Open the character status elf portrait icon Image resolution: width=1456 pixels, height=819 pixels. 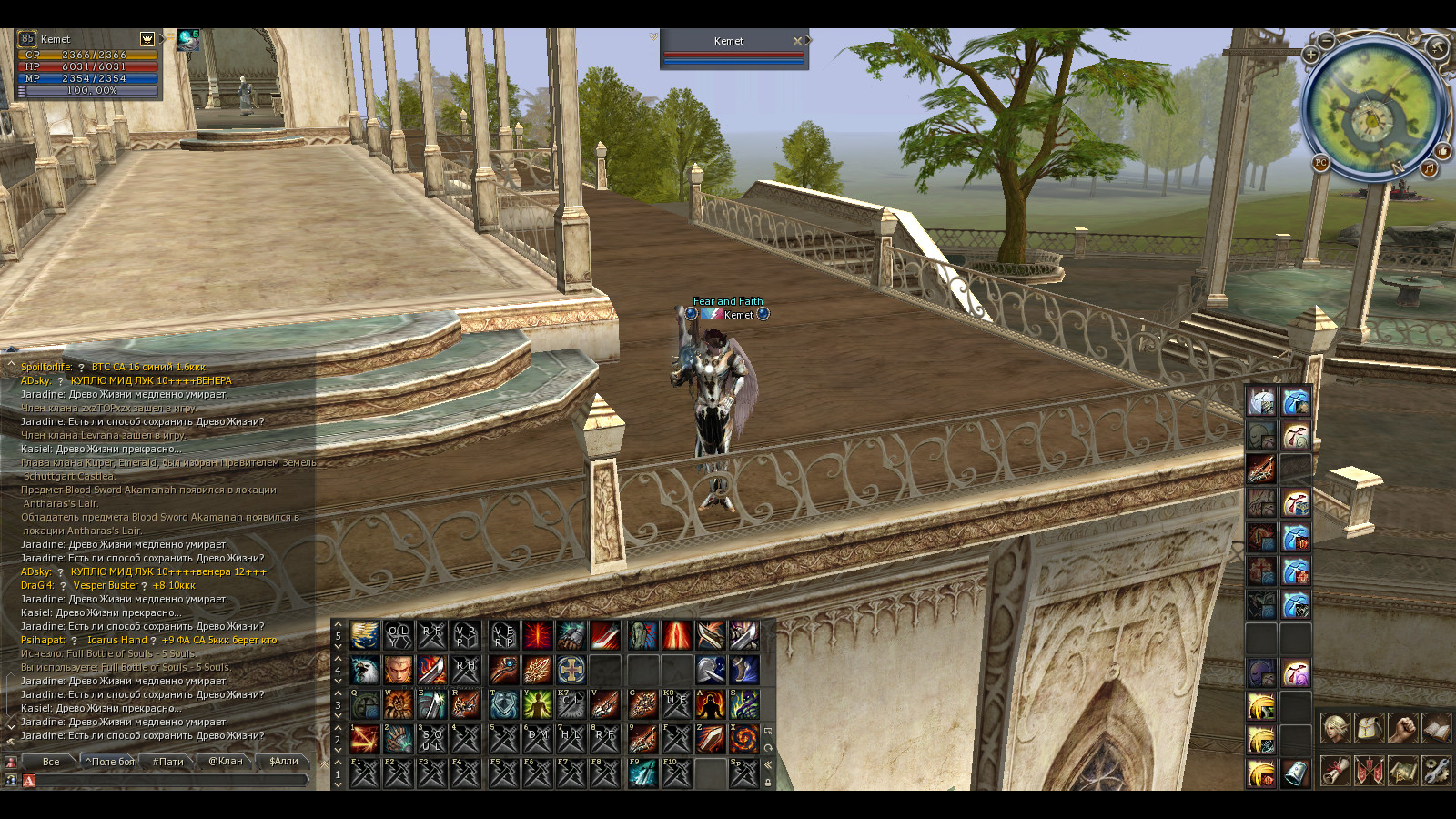click(x=1335, y=728)
